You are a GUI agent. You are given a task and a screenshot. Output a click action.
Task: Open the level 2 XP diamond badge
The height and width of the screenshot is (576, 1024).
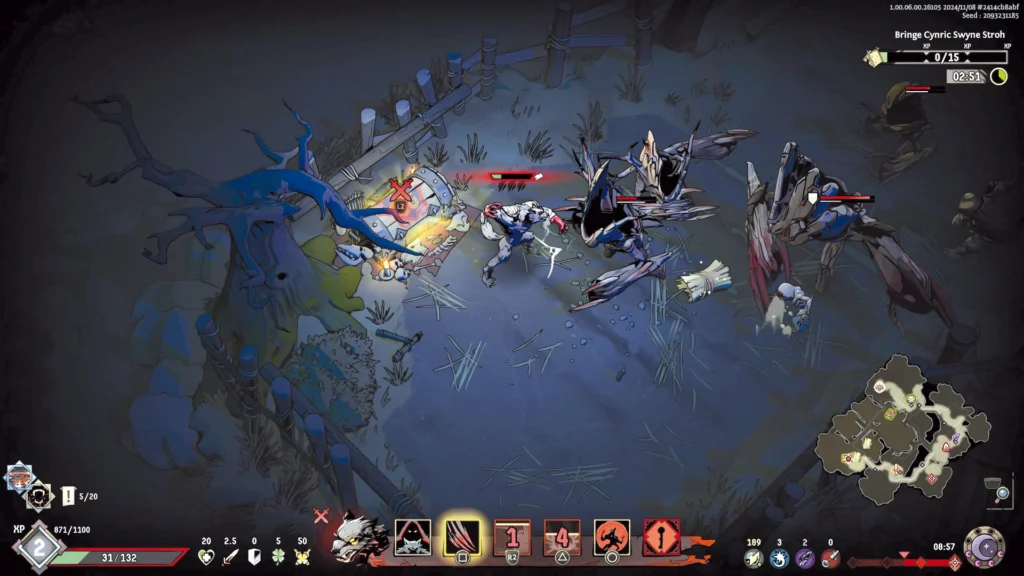(x=39, y=547)
